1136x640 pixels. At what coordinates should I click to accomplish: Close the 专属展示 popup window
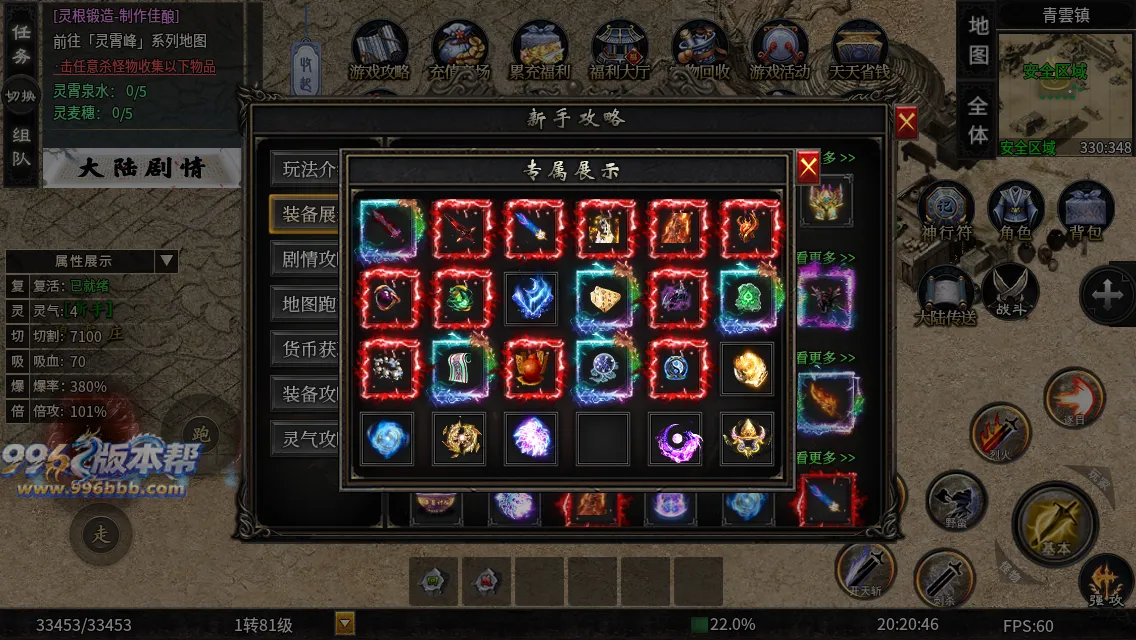pos(808,167)
